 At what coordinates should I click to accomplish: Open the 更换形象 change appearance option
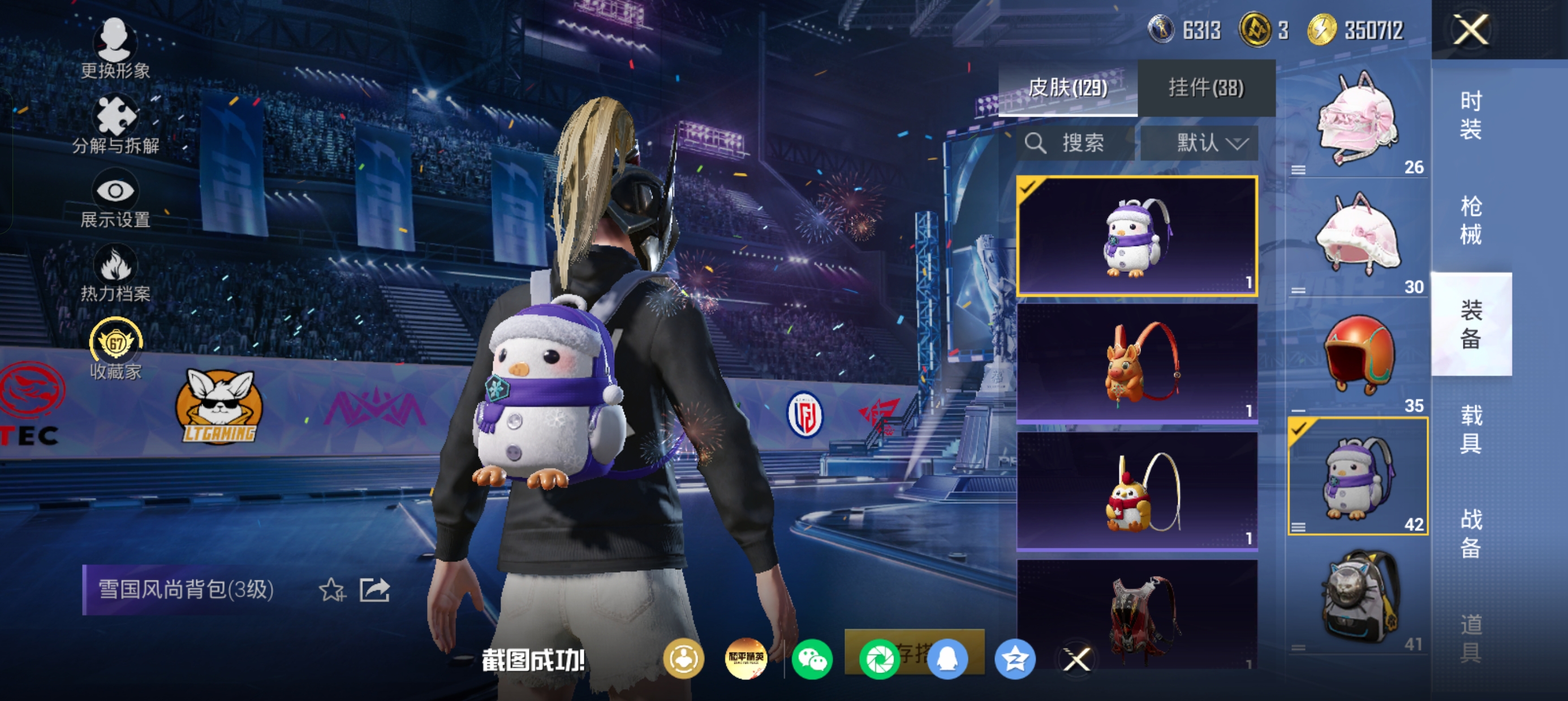coord(115,49)
